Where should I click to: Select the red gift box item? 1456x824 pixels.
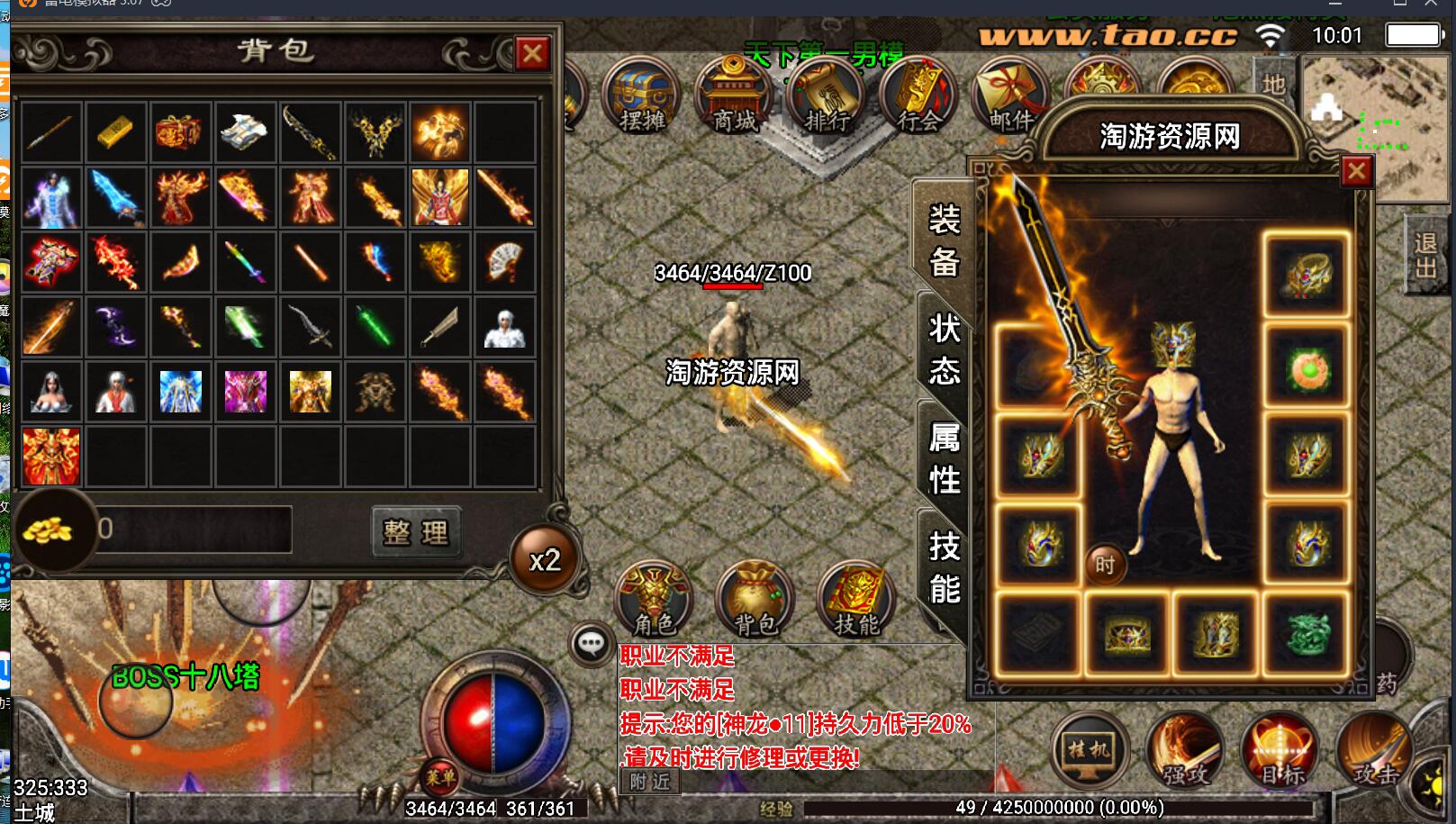pyautogui.click(x=180, y=132)
